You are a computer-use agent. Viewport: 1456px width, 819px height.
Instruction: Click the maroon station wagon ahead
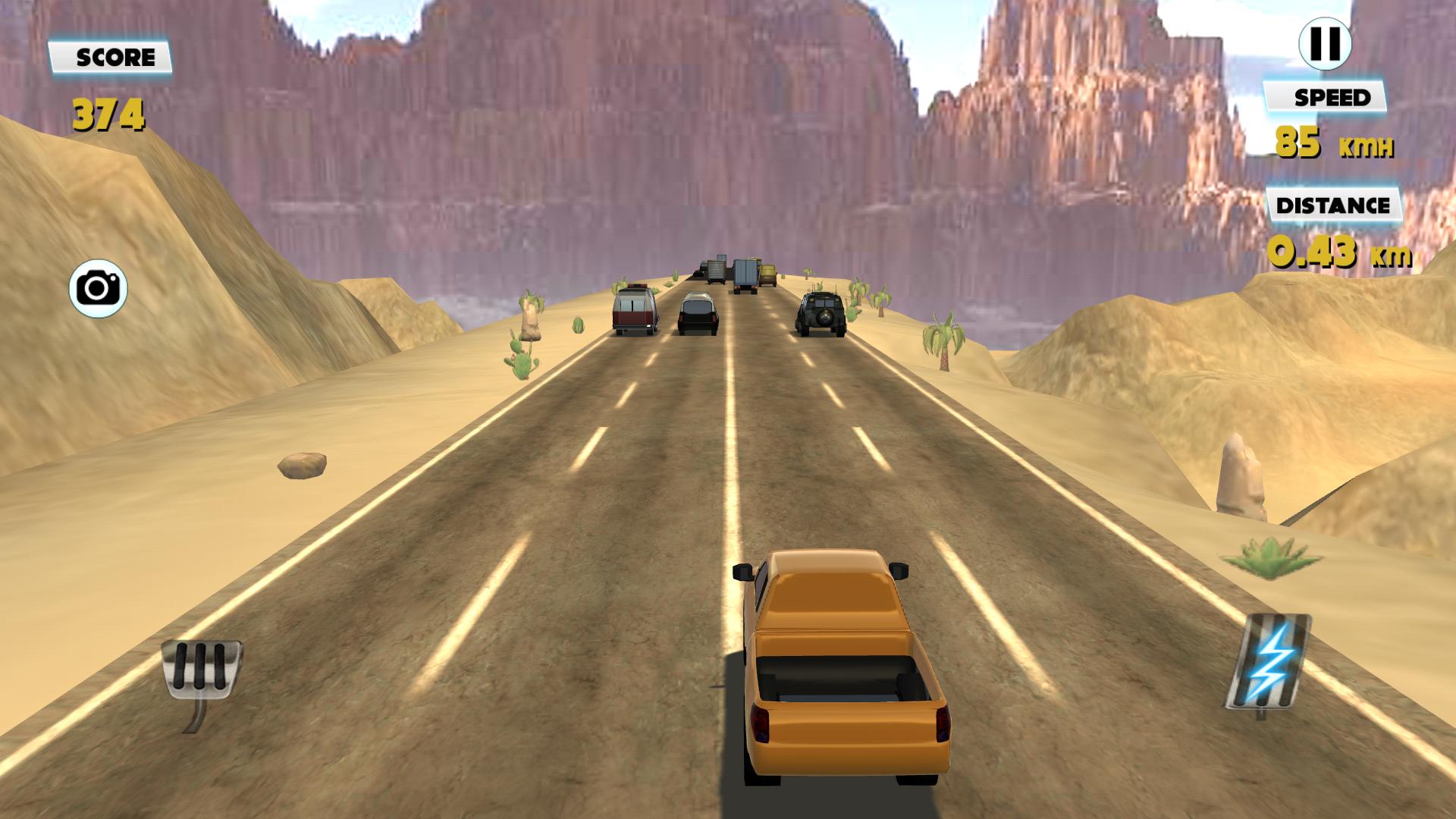pos(635,312)
